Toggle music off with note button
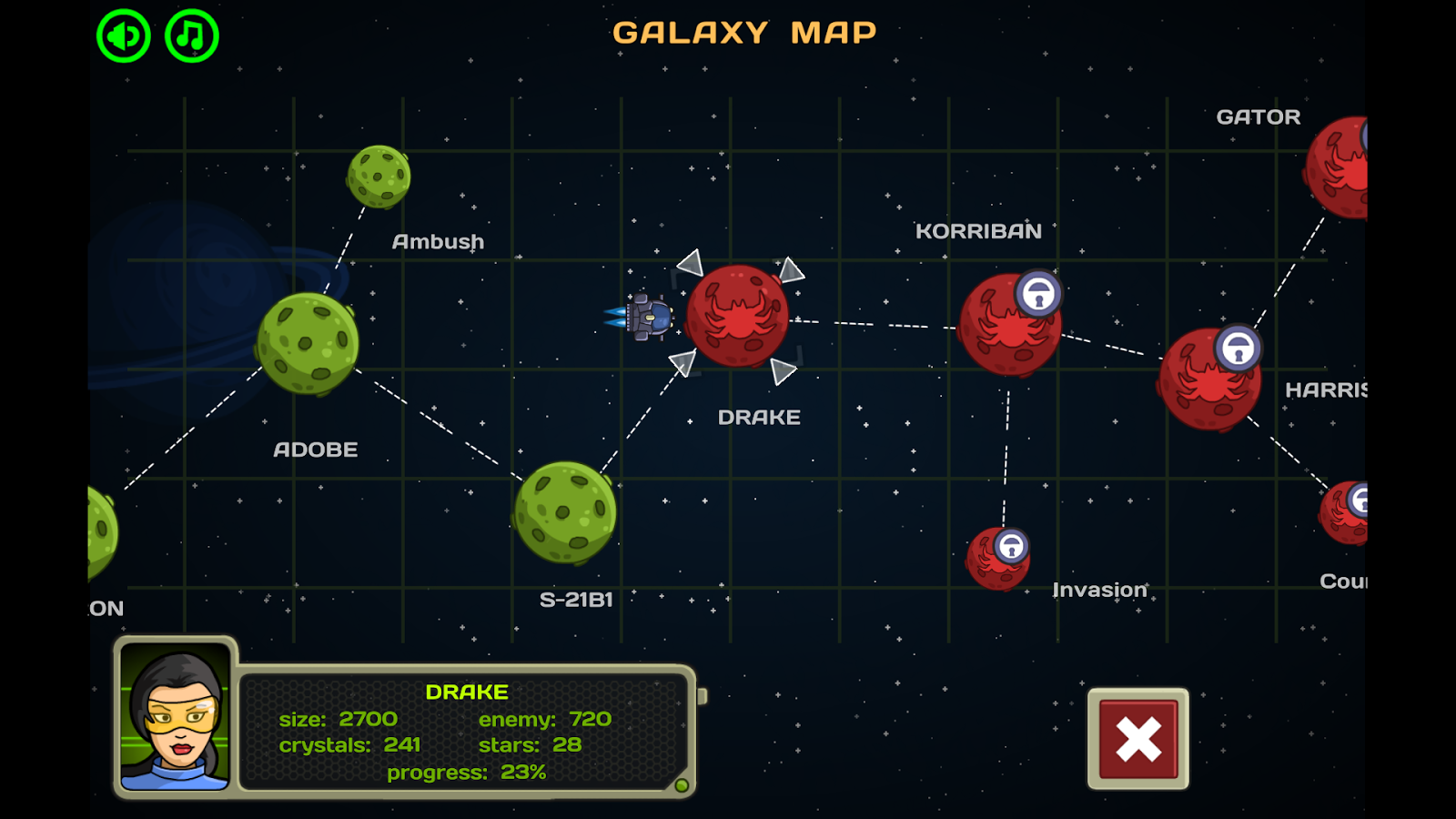The height and width of the screenshot is (819, 1456). coord(190,35)
